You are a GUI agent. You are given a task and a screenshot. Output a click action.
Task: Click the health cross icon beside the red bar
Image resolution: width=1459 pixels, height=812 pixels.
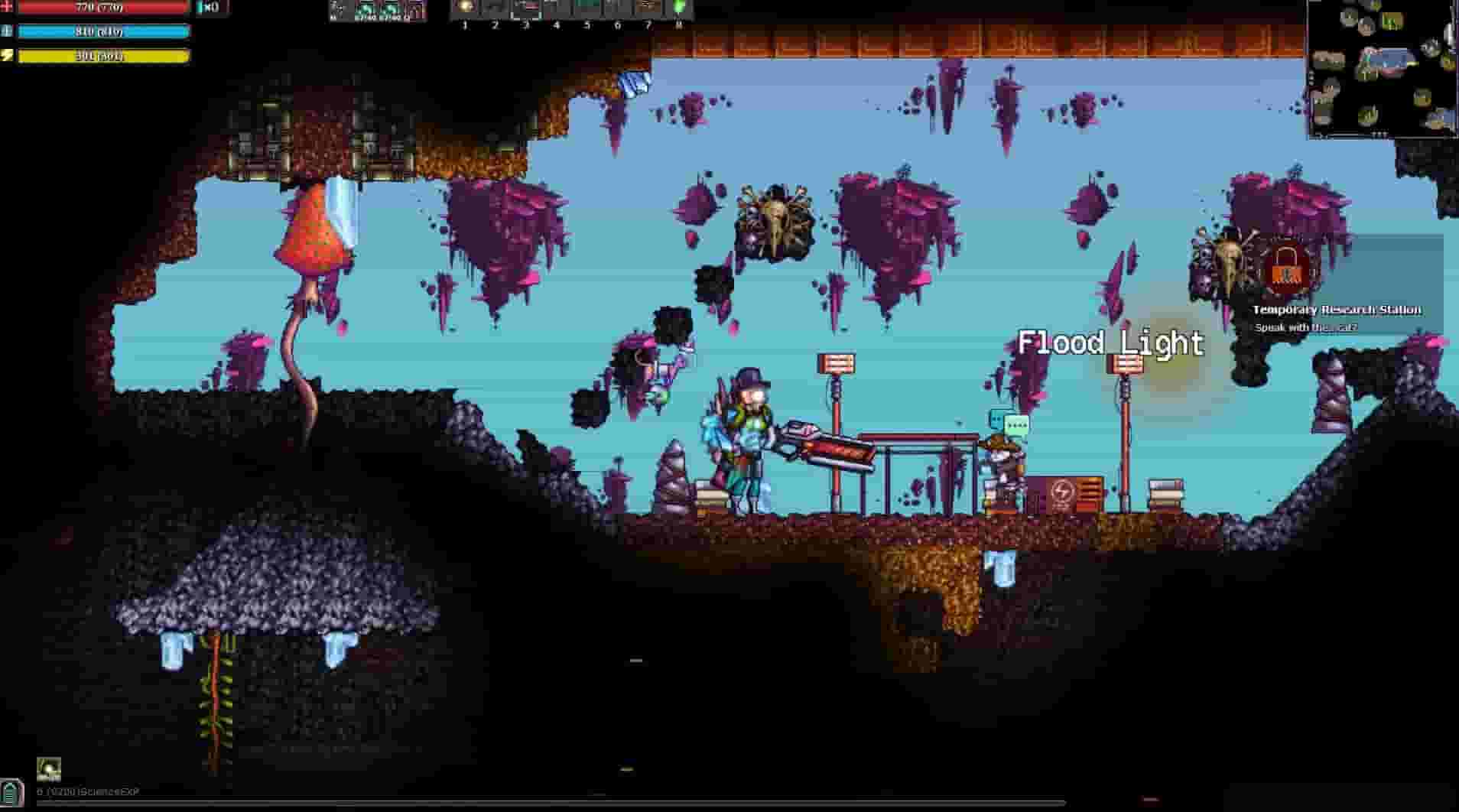(x=8, y=8)
